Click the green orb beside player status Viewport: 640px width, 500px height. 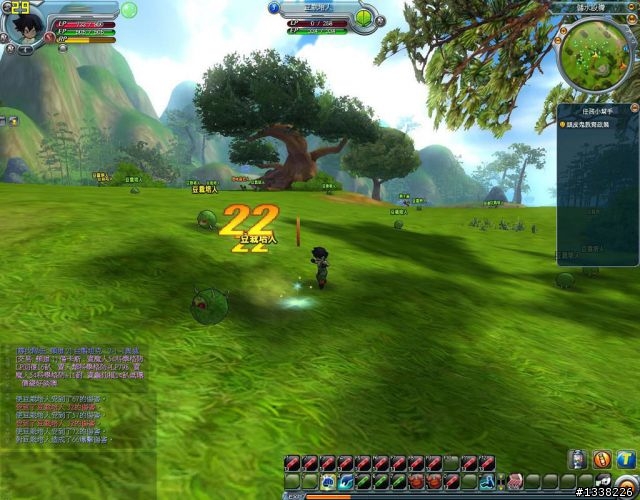[128, 11]
